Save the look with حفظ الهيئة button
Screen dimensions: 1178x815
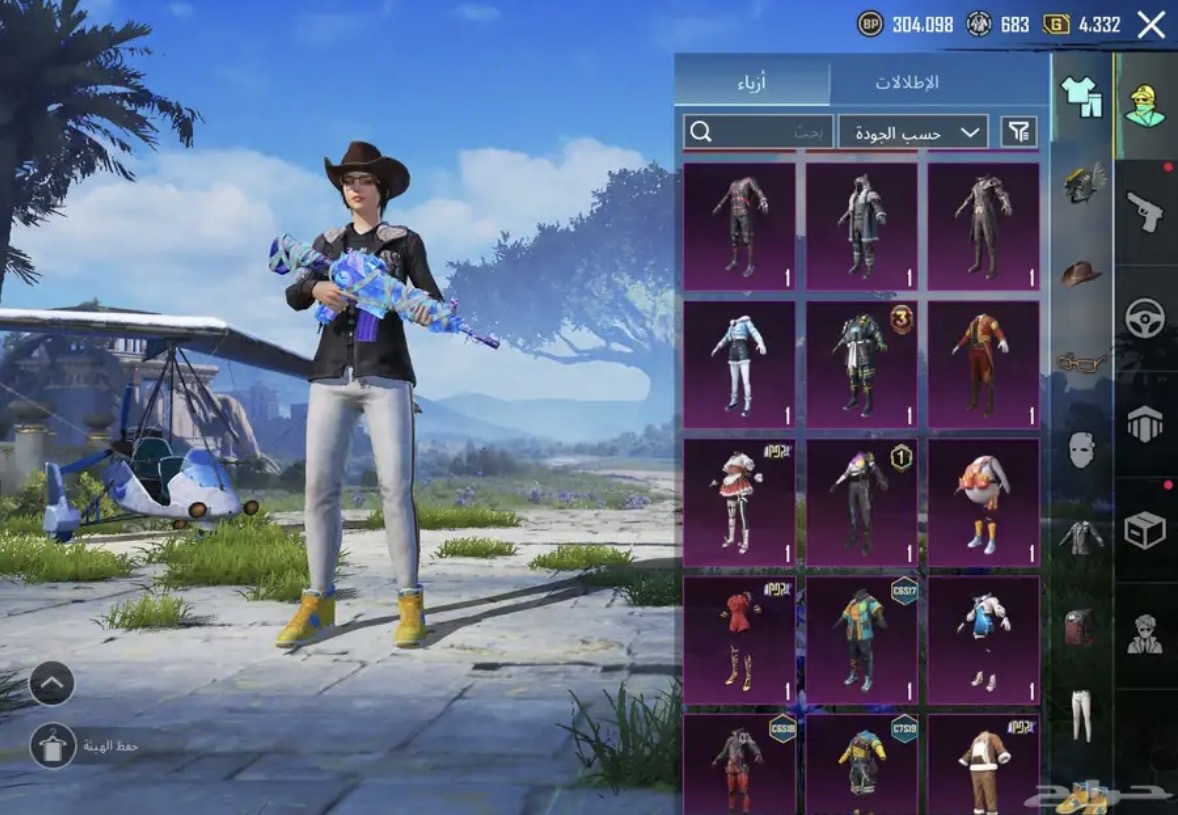(53, 746)
